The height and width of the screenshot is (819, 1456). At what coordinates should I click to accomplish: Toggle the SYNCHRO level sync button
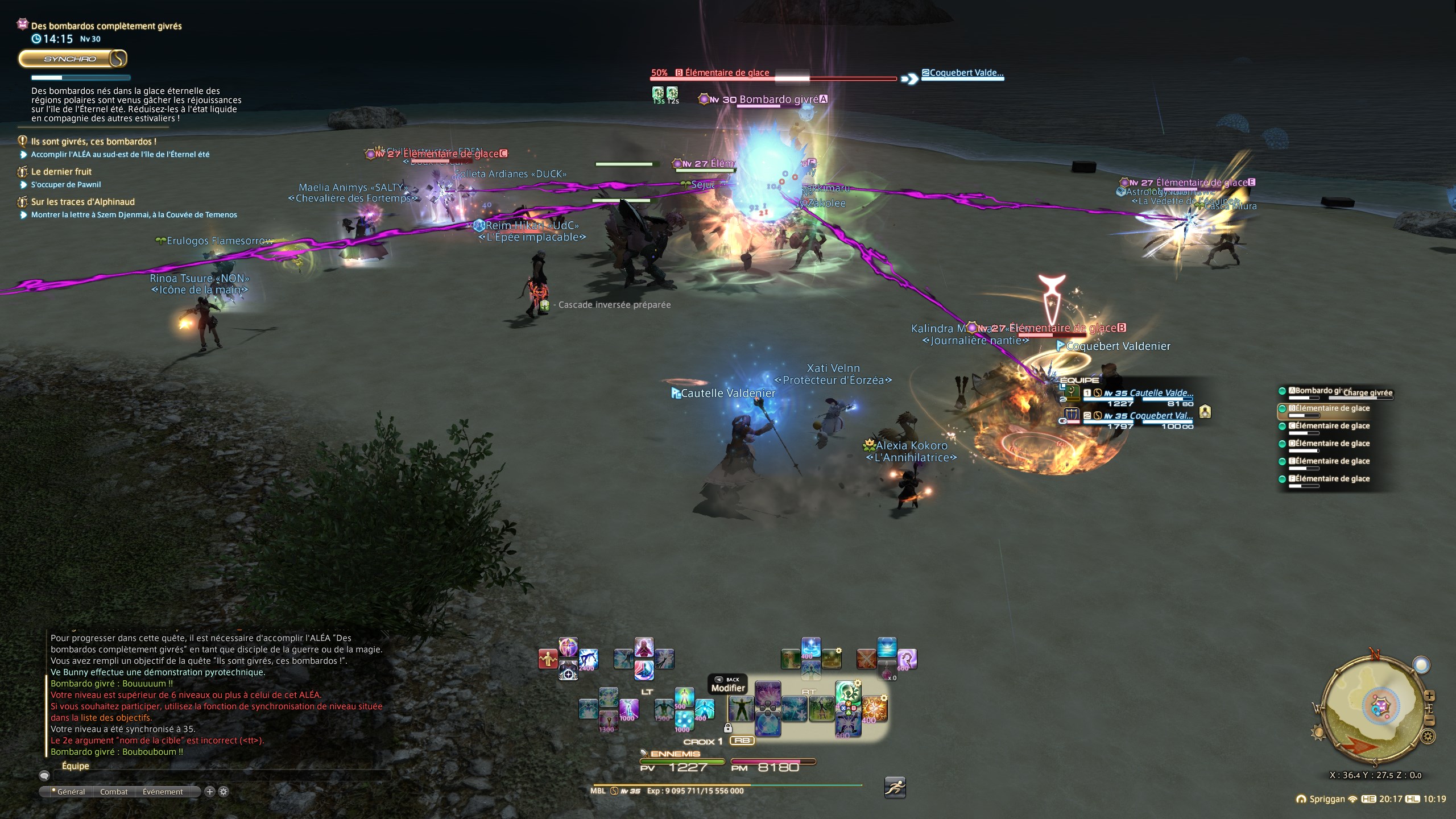coord(72,59)
